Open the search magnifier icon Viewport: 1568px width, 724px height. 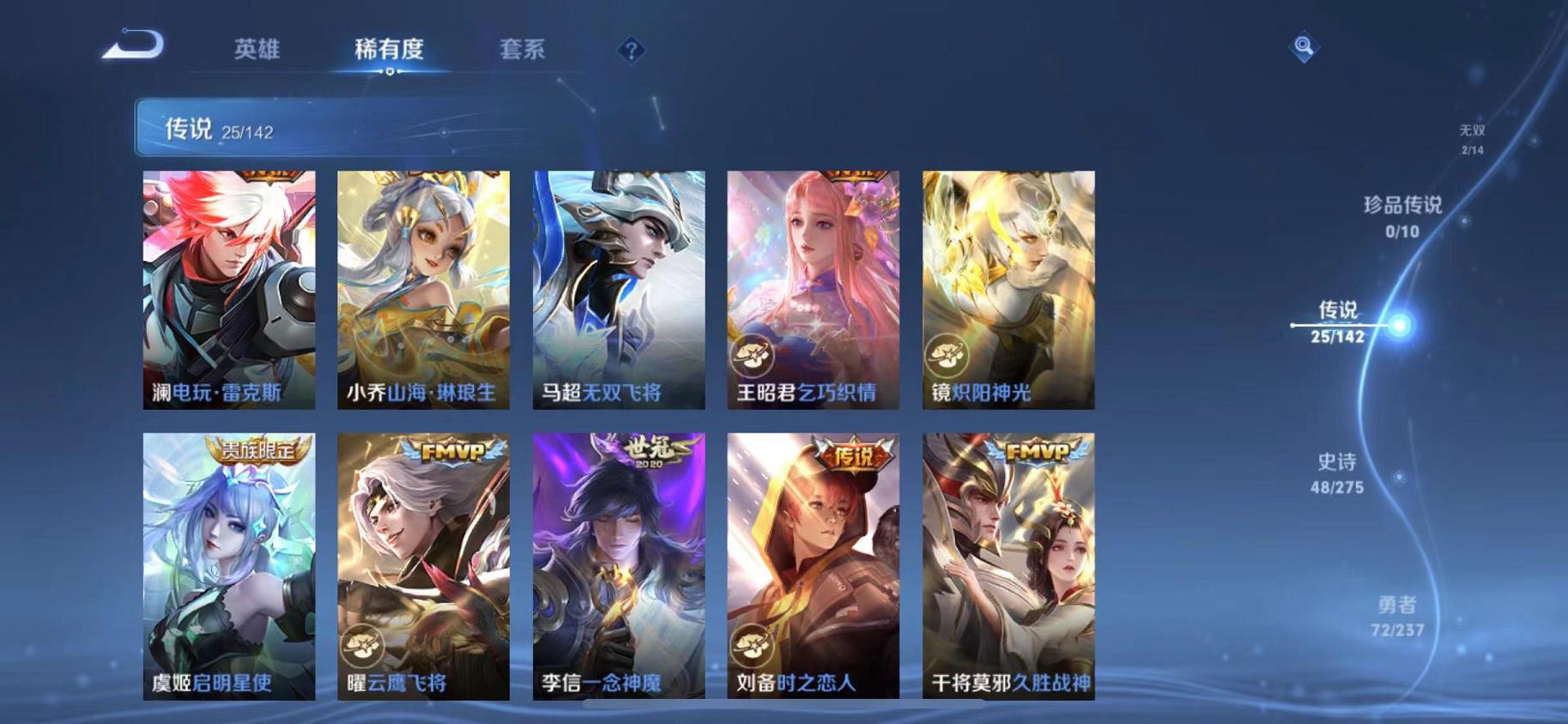coord(1301,43)
